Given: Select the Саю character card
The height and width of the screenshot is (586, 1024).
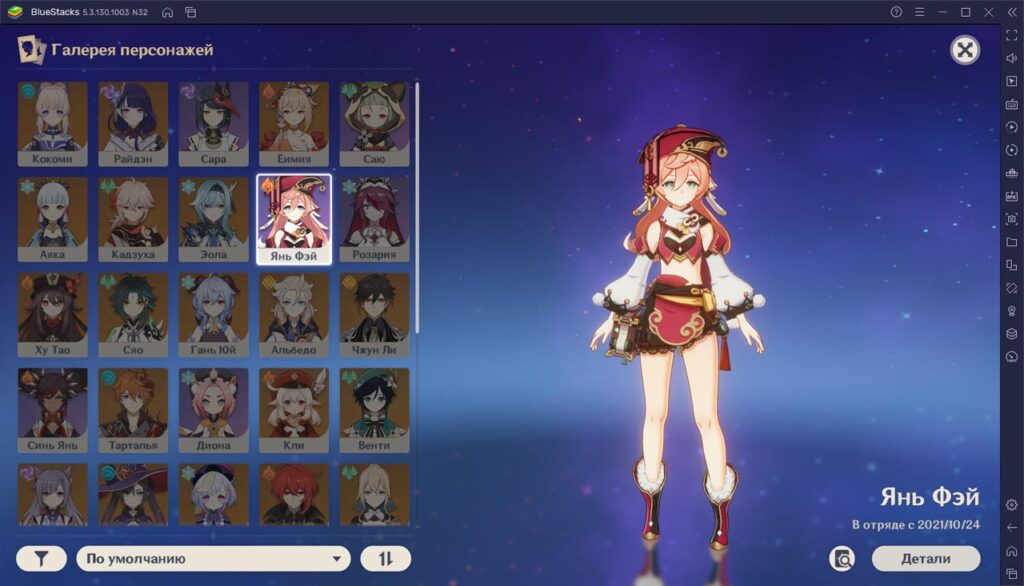Looking at the screenshot, I should pyautogui.click(x=374, y=123).
